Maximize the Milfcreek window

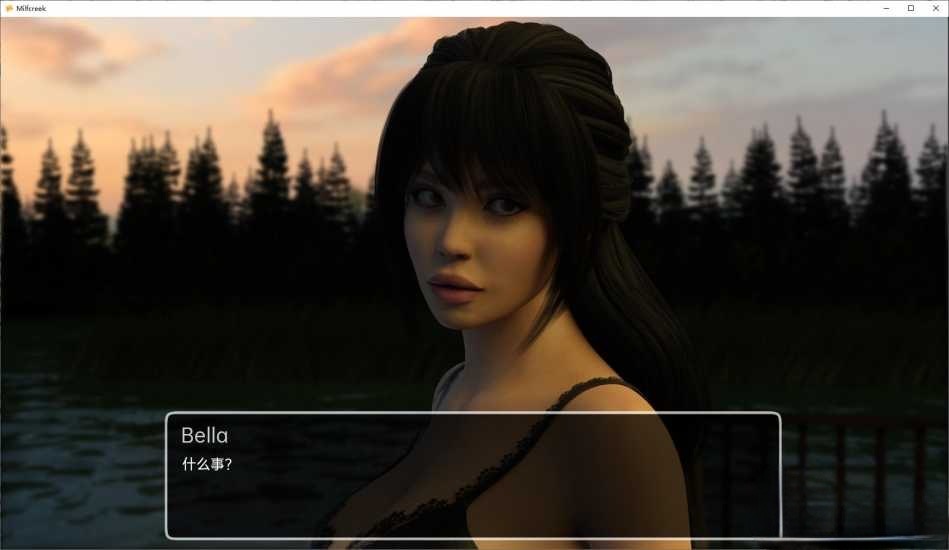[x=910, y=8]
